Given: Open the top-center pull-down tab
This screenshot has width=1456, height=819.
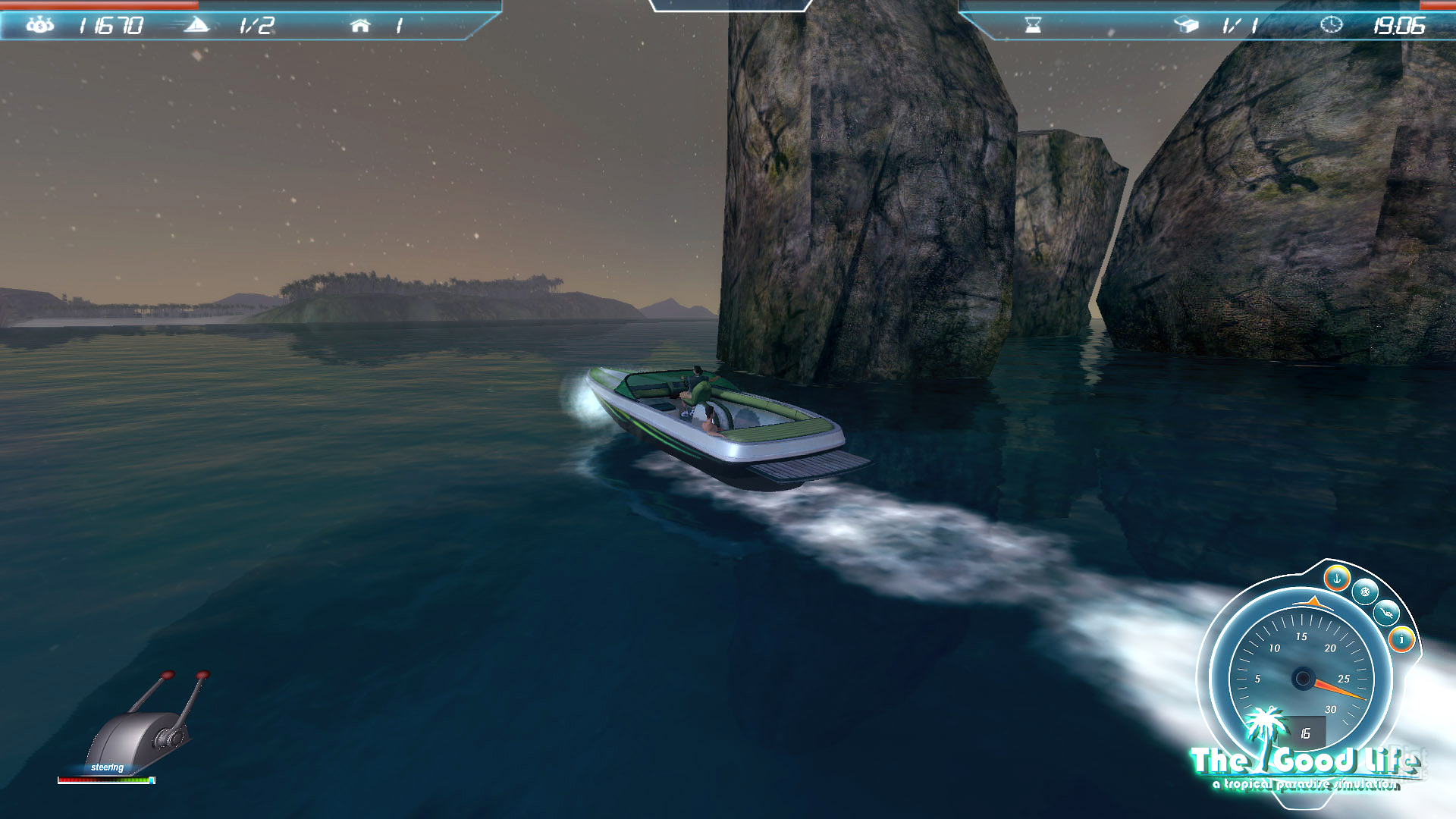Looking at the screenshot, I should [x=730, y=6].
